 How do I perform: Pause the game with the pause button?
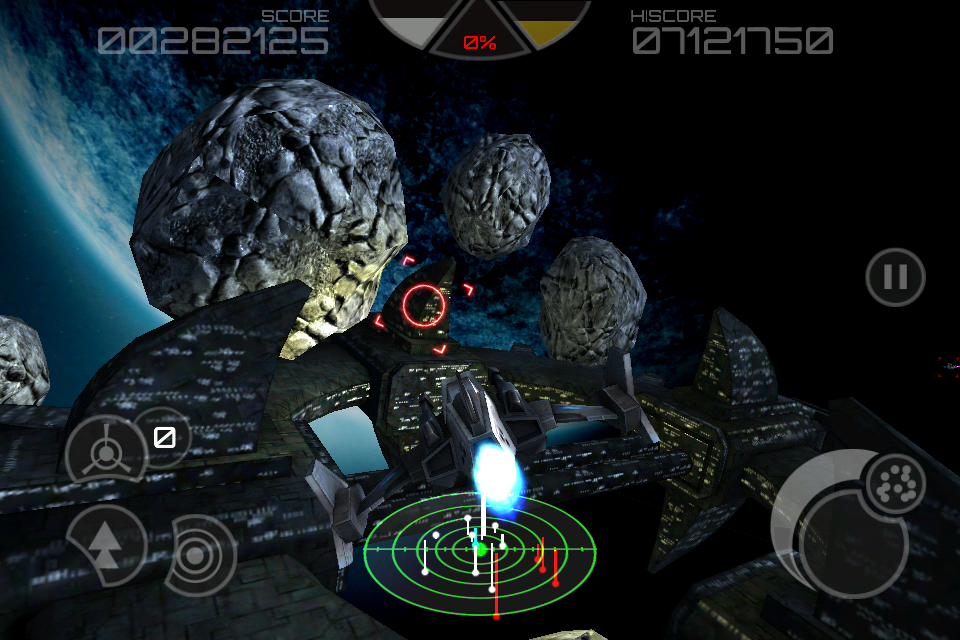coord(895,277)
